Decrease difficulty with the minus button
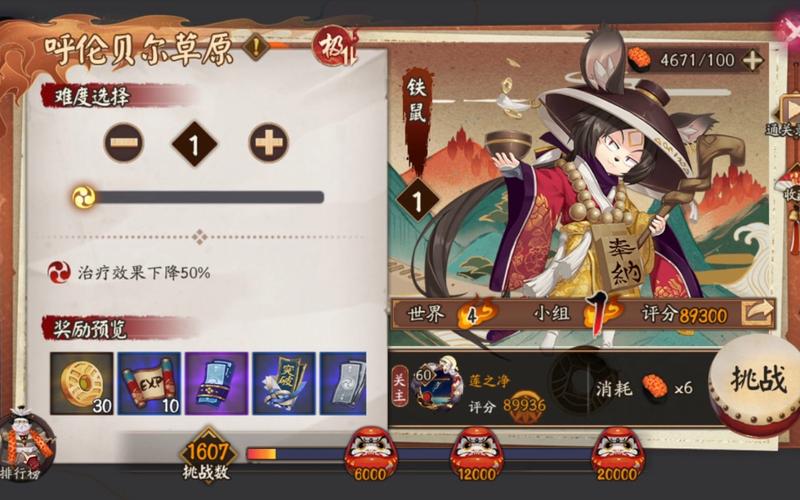800x500 pixels. coord(123,144)
